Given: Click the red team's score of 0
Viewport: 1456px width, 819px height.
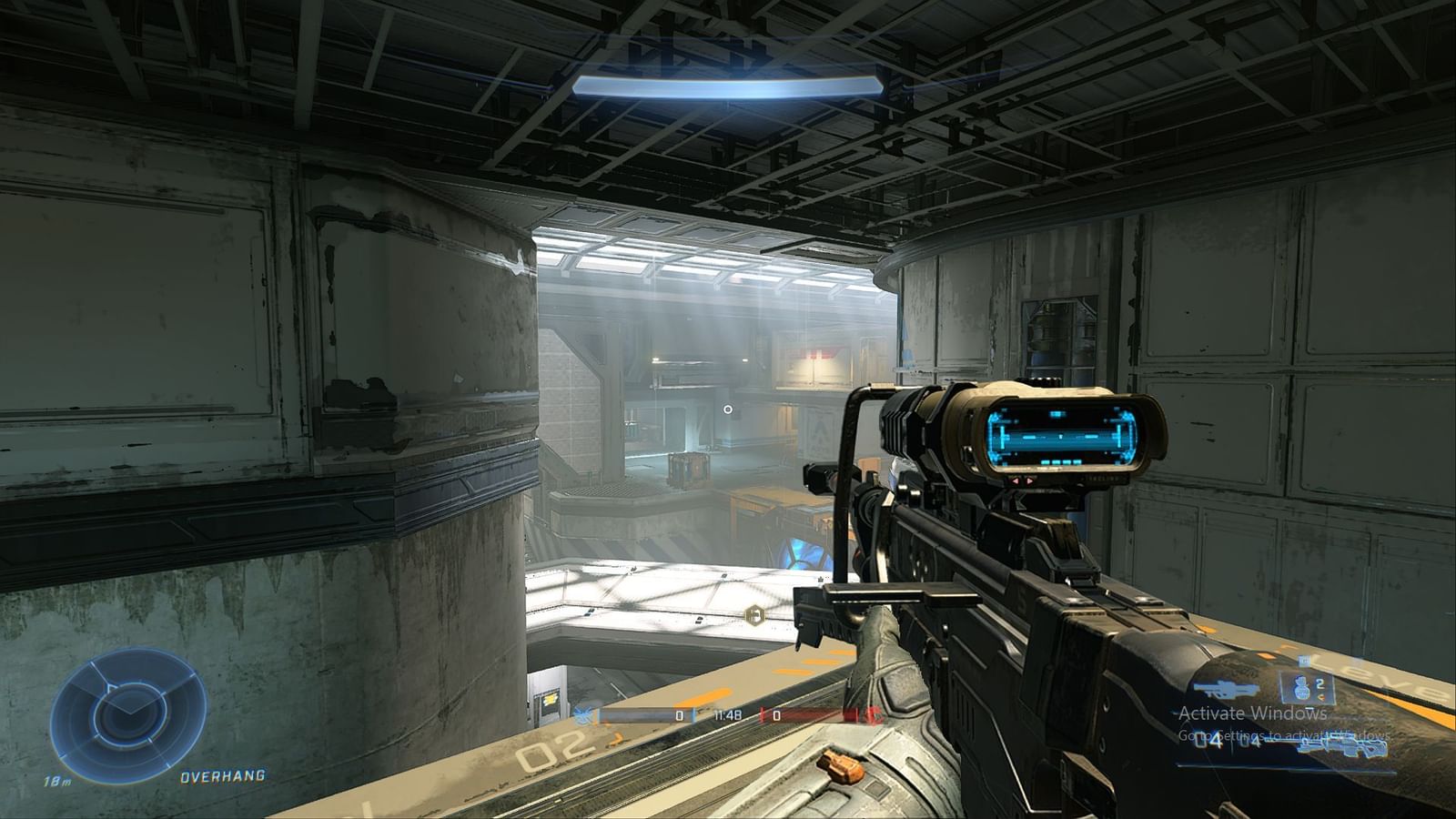Looking at the screenshot, I should (776, 714).
